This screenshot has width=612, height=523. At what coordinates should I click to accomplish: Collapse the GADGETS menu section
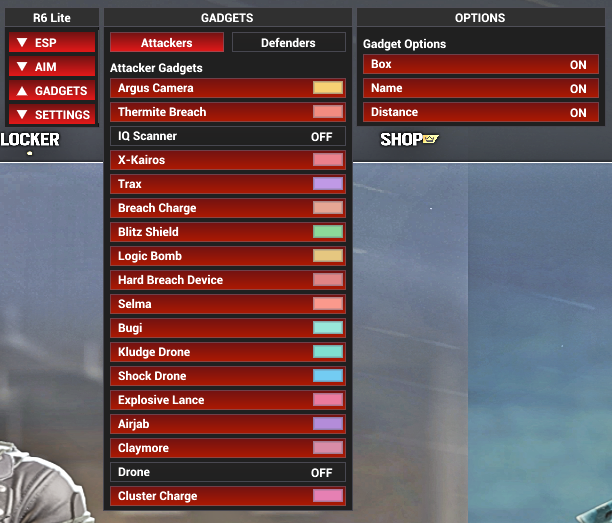(52, 91)
